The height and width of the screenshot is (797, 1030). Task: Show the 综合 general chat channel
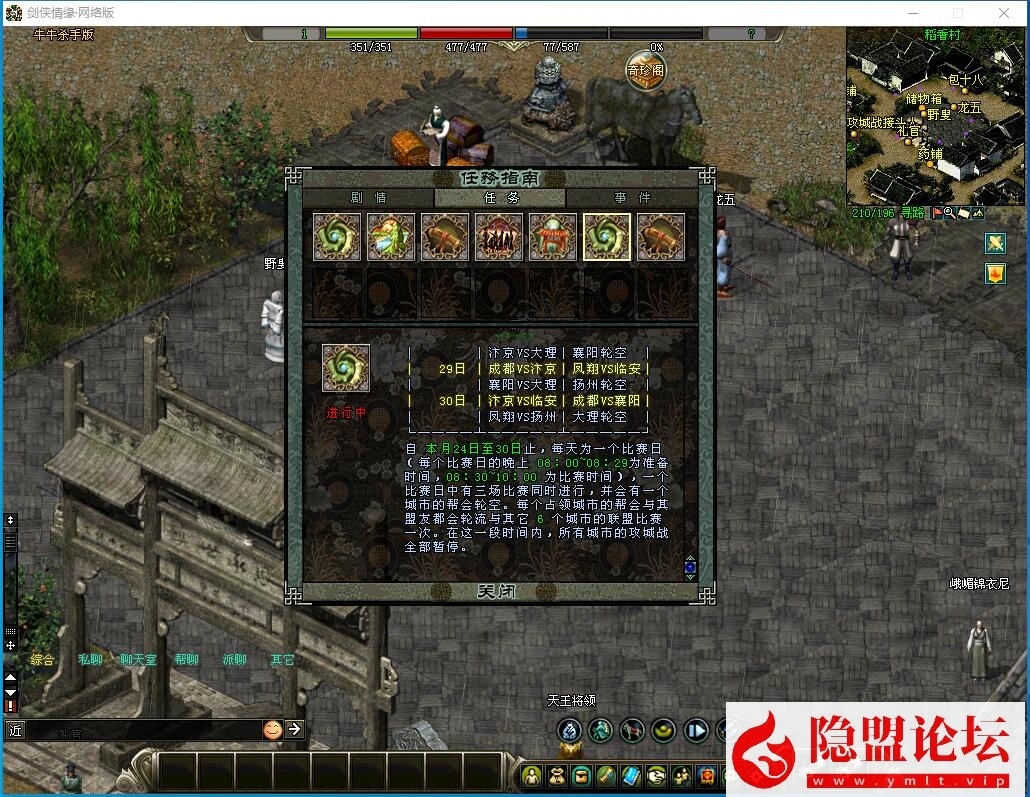(42, 660)
